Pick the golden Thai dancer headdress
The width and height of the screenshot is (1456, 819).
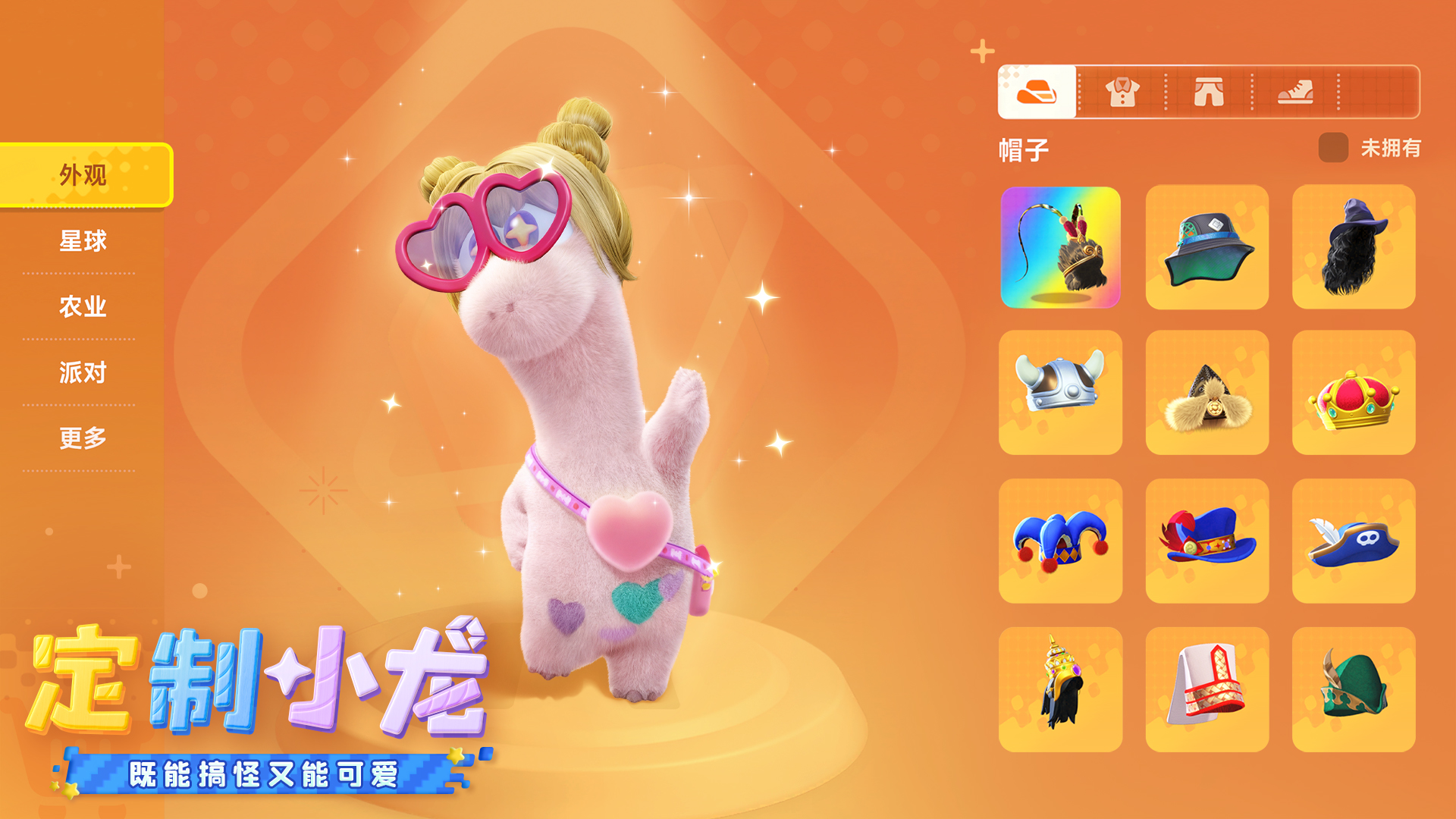click(x=1059, y=686)
